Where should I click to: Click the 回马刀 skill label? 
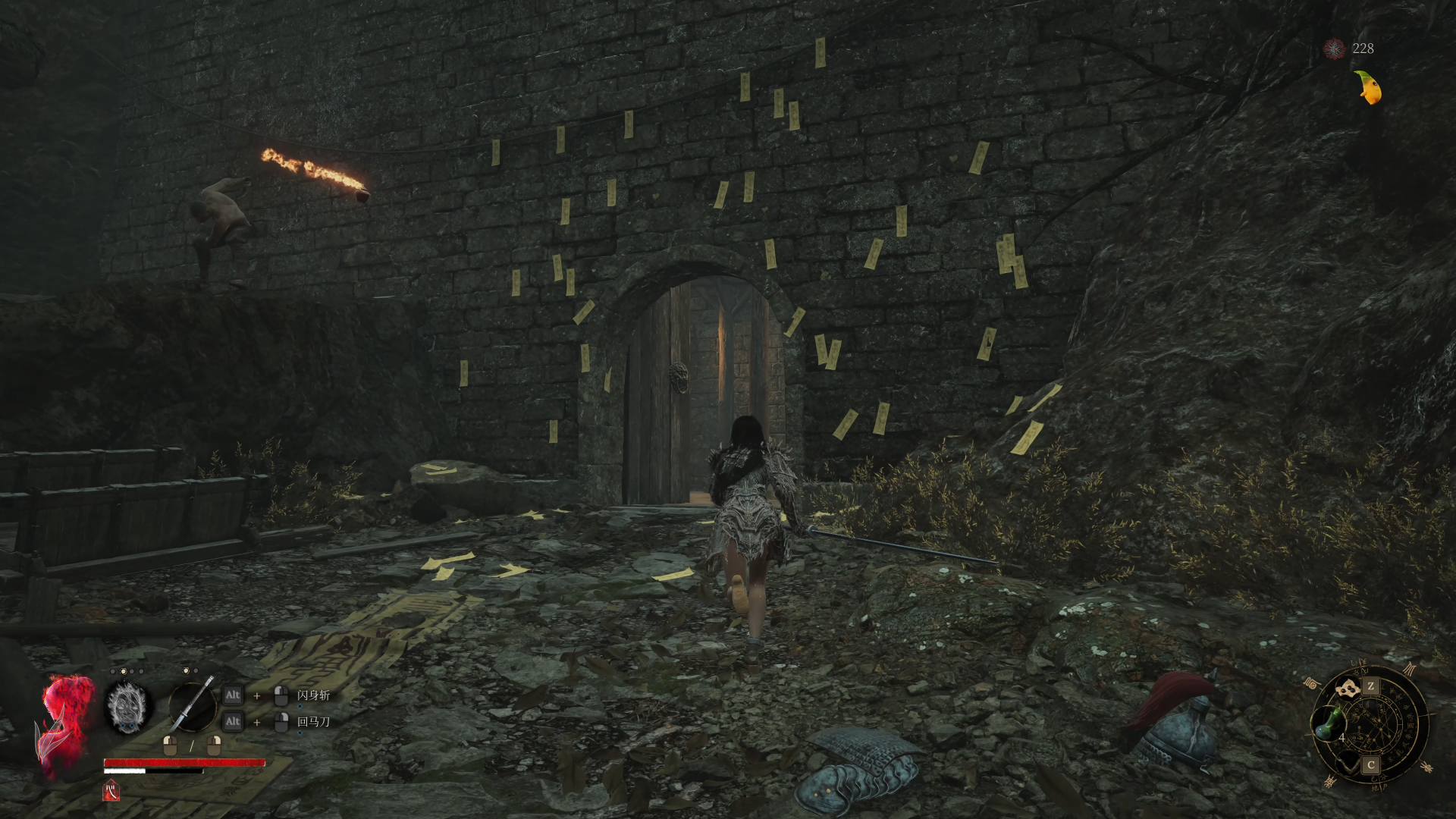[x=313, y=722]
